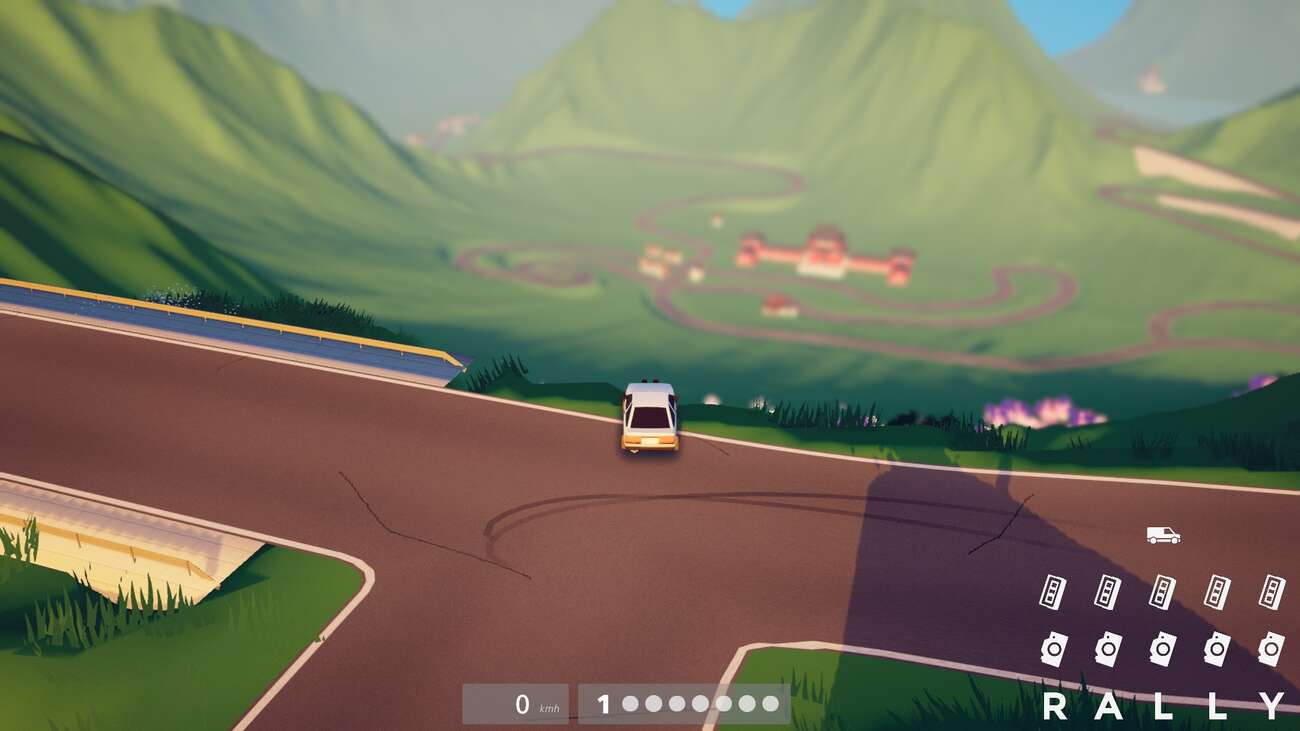Screen dimensions: 1300x731
Task: Select the letter Y in RALLY
Action: 1270,706
